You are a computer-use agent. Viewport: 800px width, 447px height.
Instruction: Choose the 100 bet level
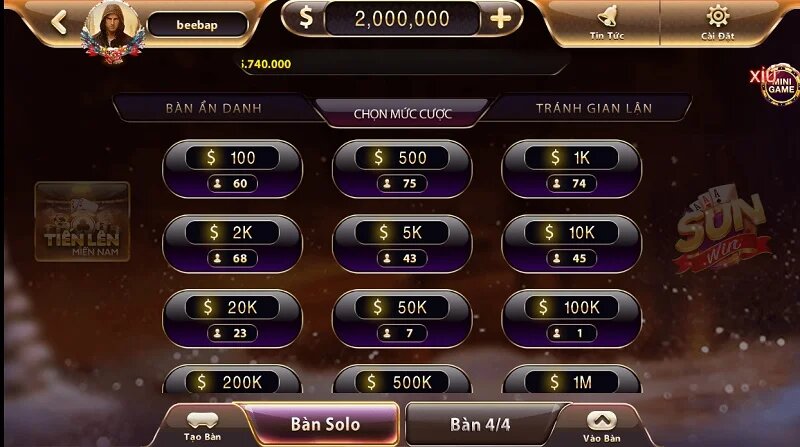pos(232,169)
